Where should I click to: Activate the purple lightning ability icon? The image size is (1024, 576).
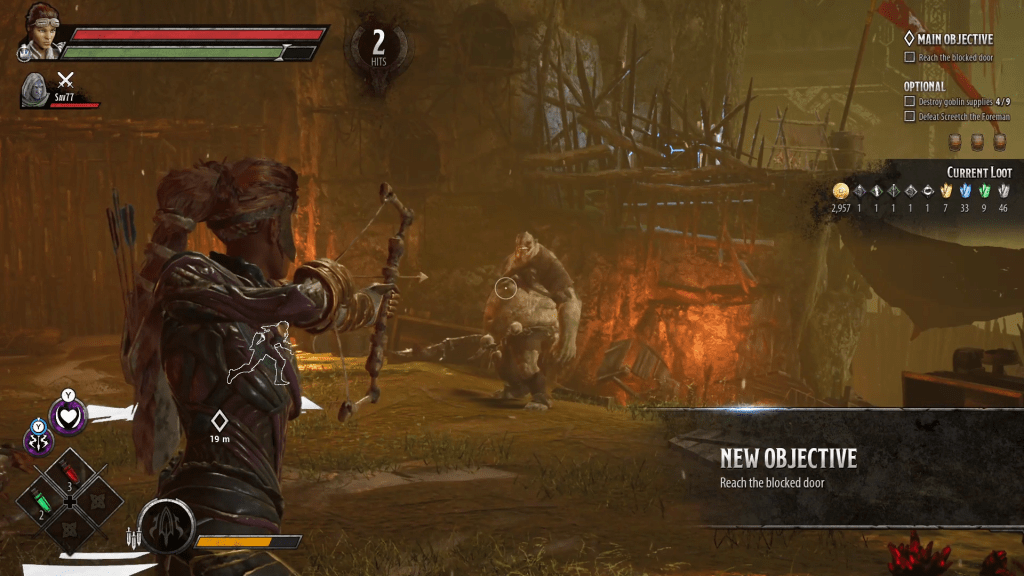pos(39,439)
